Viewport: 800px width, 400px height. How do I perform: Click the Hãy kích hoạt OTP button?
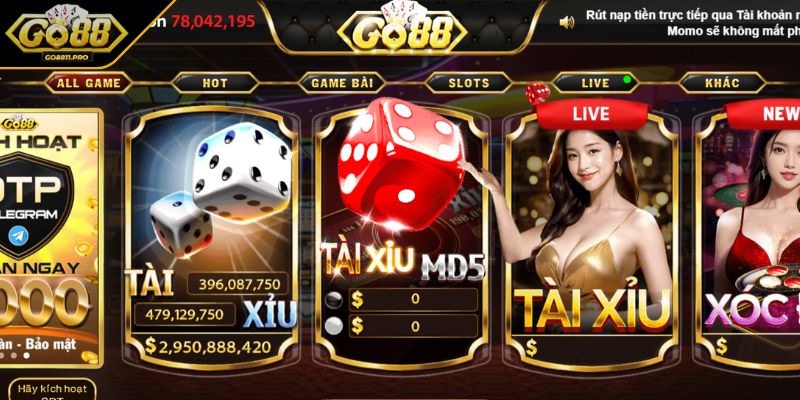52,389
